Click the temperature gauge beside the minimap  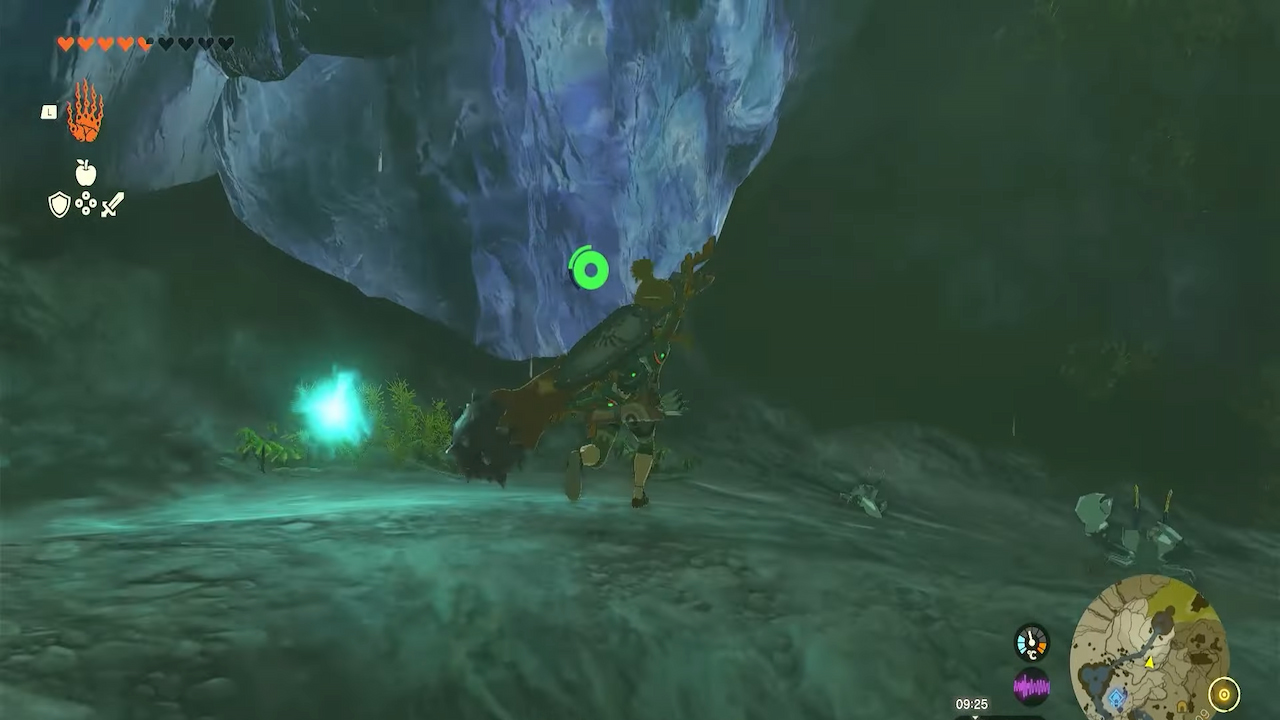pyautogui.click(x=1031, y=641)
